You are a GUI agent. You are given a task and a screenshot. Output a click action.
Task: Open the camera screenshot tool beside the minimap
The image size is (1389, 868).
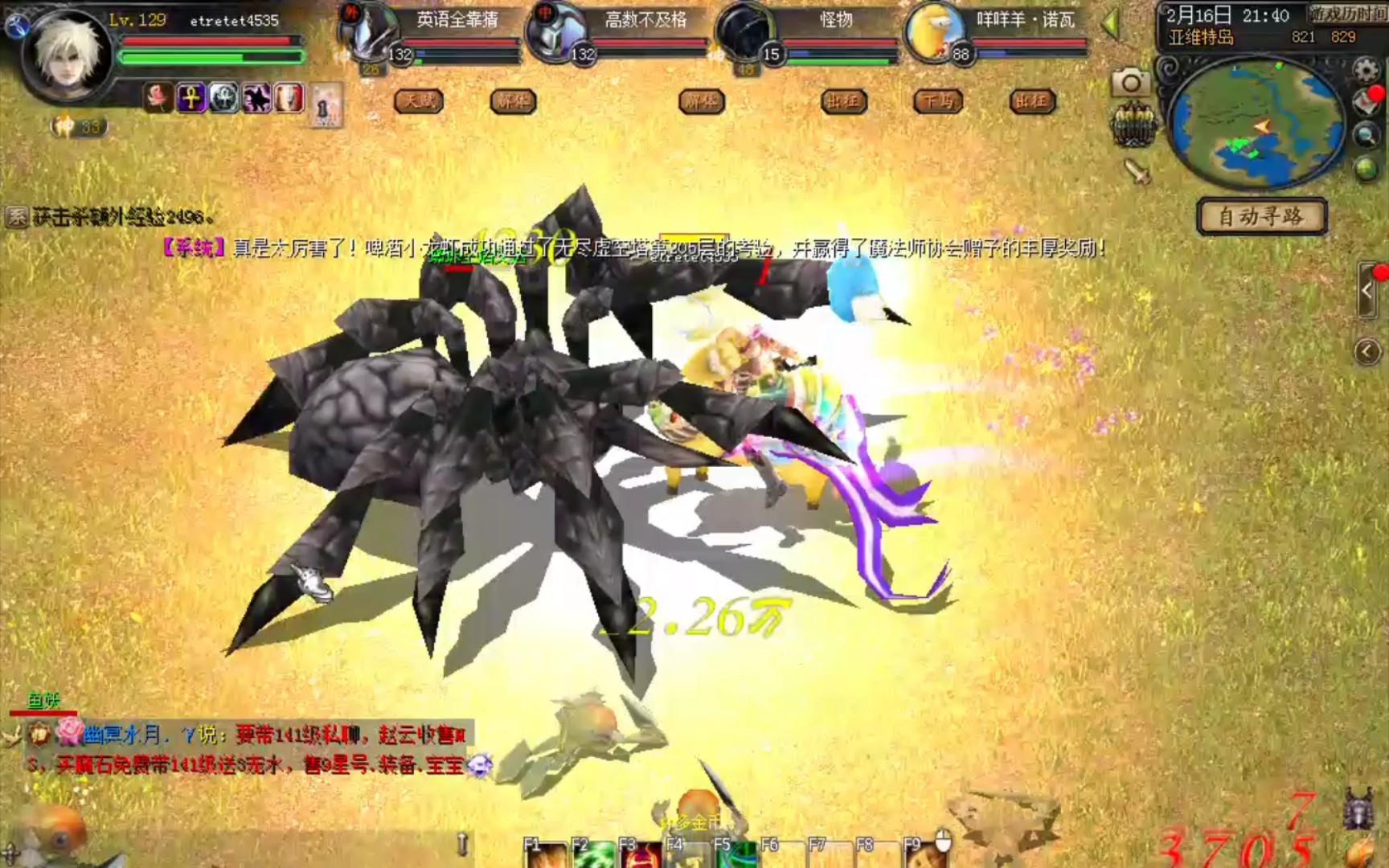[1132, 80]
